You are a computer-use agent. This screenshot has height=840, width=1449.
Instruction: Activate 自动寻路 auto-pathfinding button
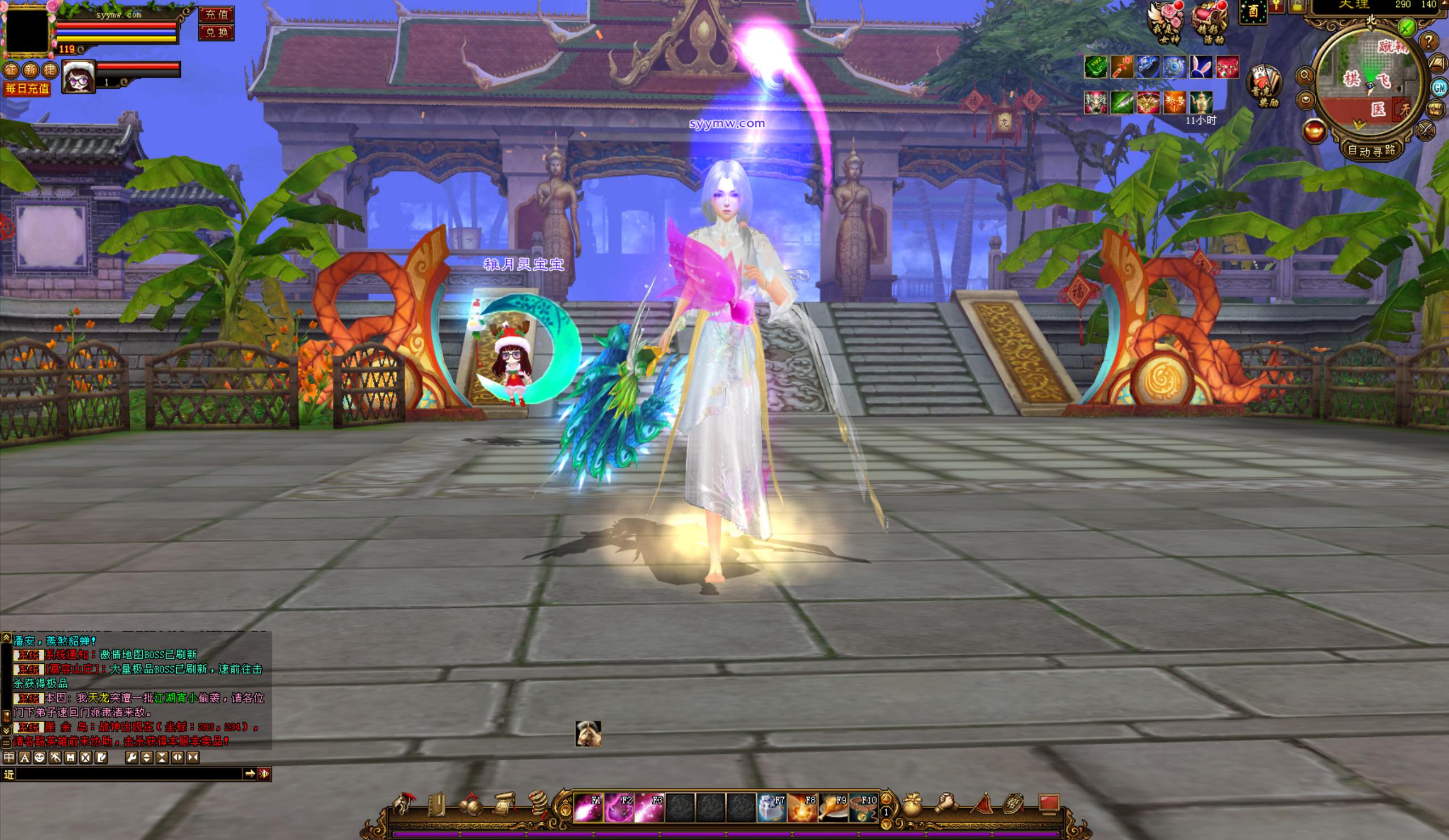click(x=1371, y=151)
